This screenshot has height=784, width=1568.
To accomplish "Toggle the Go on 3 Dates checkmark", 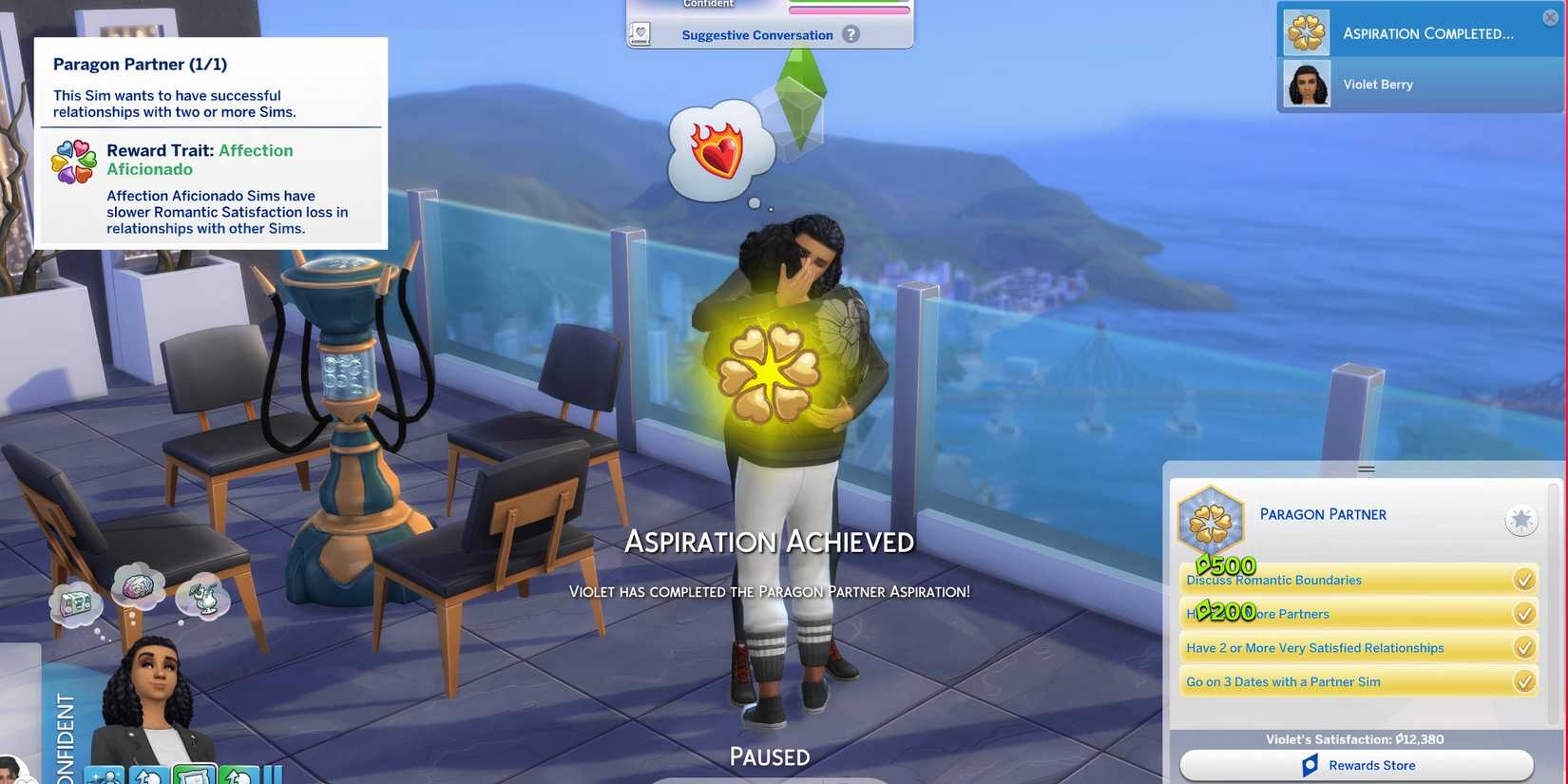I will click(1524, 681).
